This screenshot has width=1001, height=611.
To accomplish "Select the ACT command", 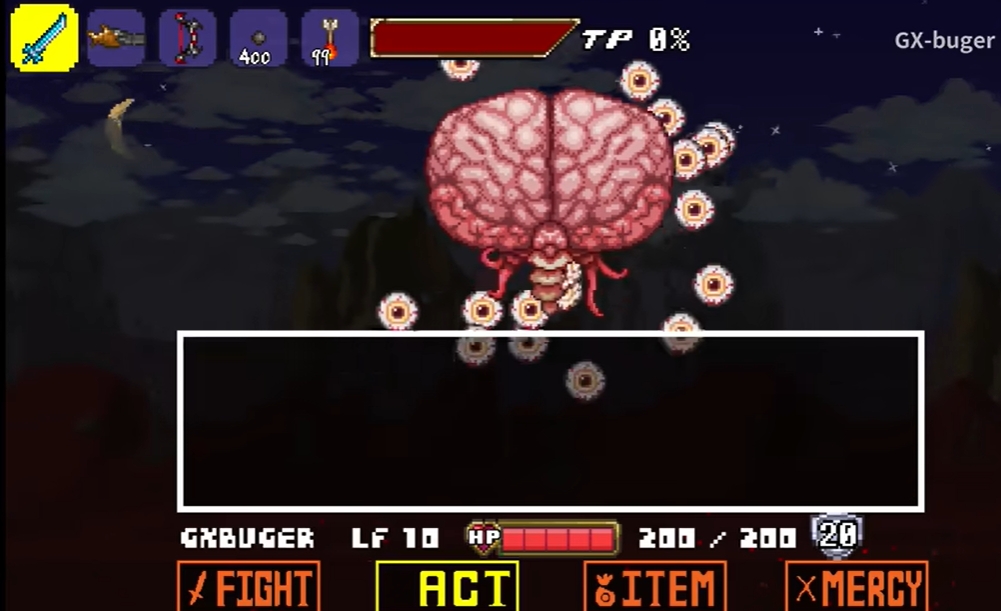I will (447, 587).
